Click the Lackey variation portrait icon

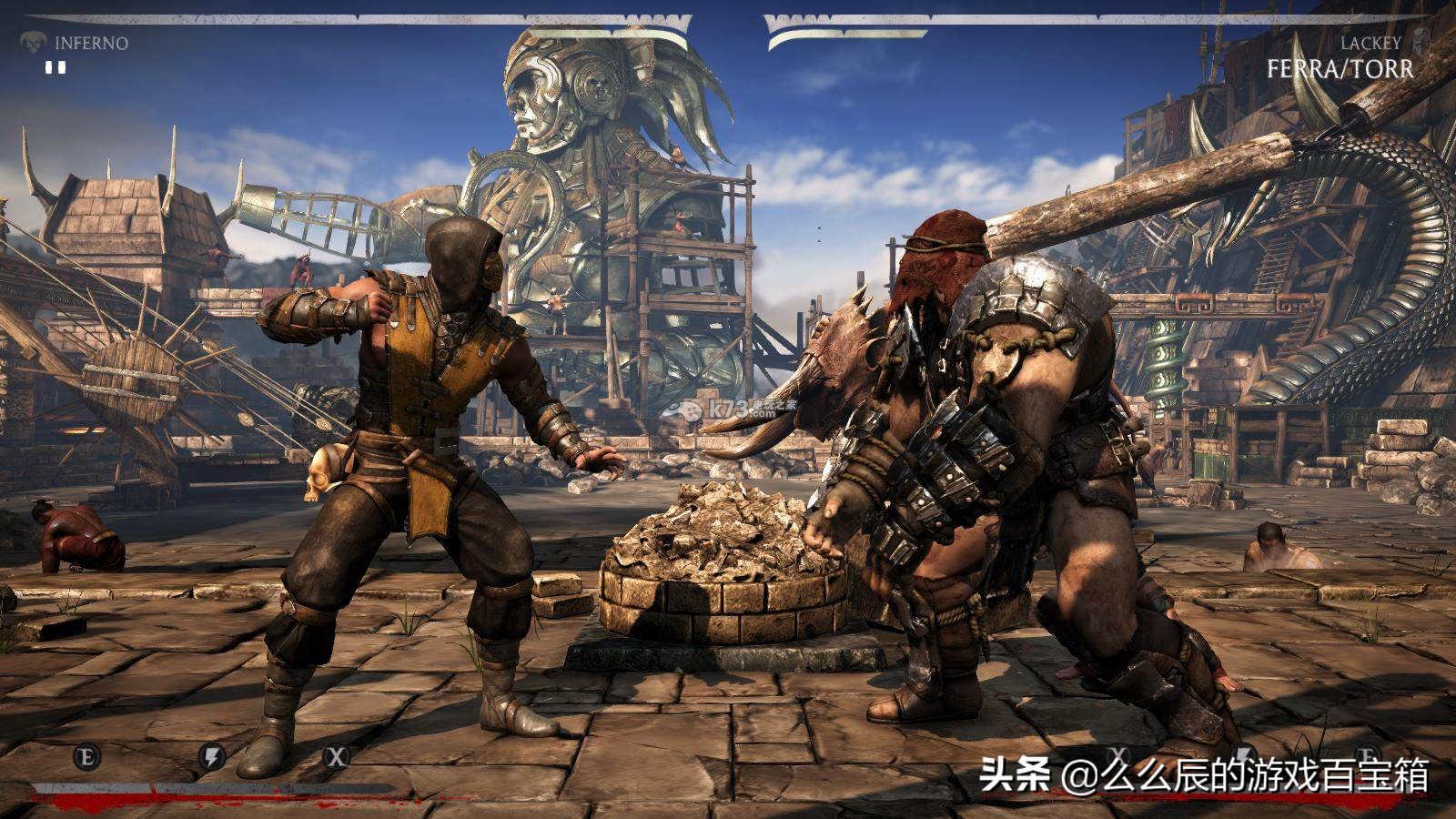[x=1421, y=42]
